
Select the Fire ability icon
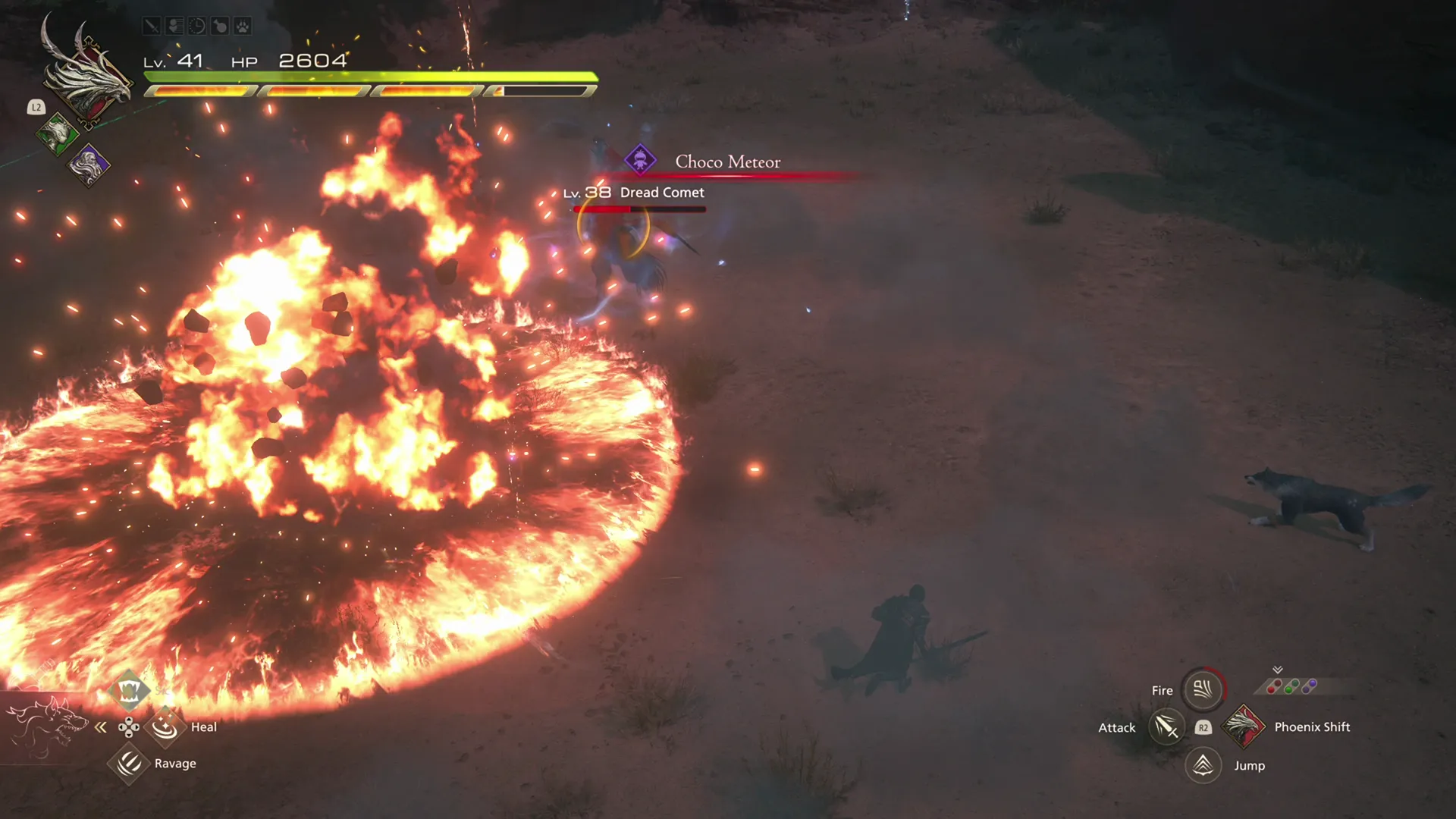coord(1202,689)
